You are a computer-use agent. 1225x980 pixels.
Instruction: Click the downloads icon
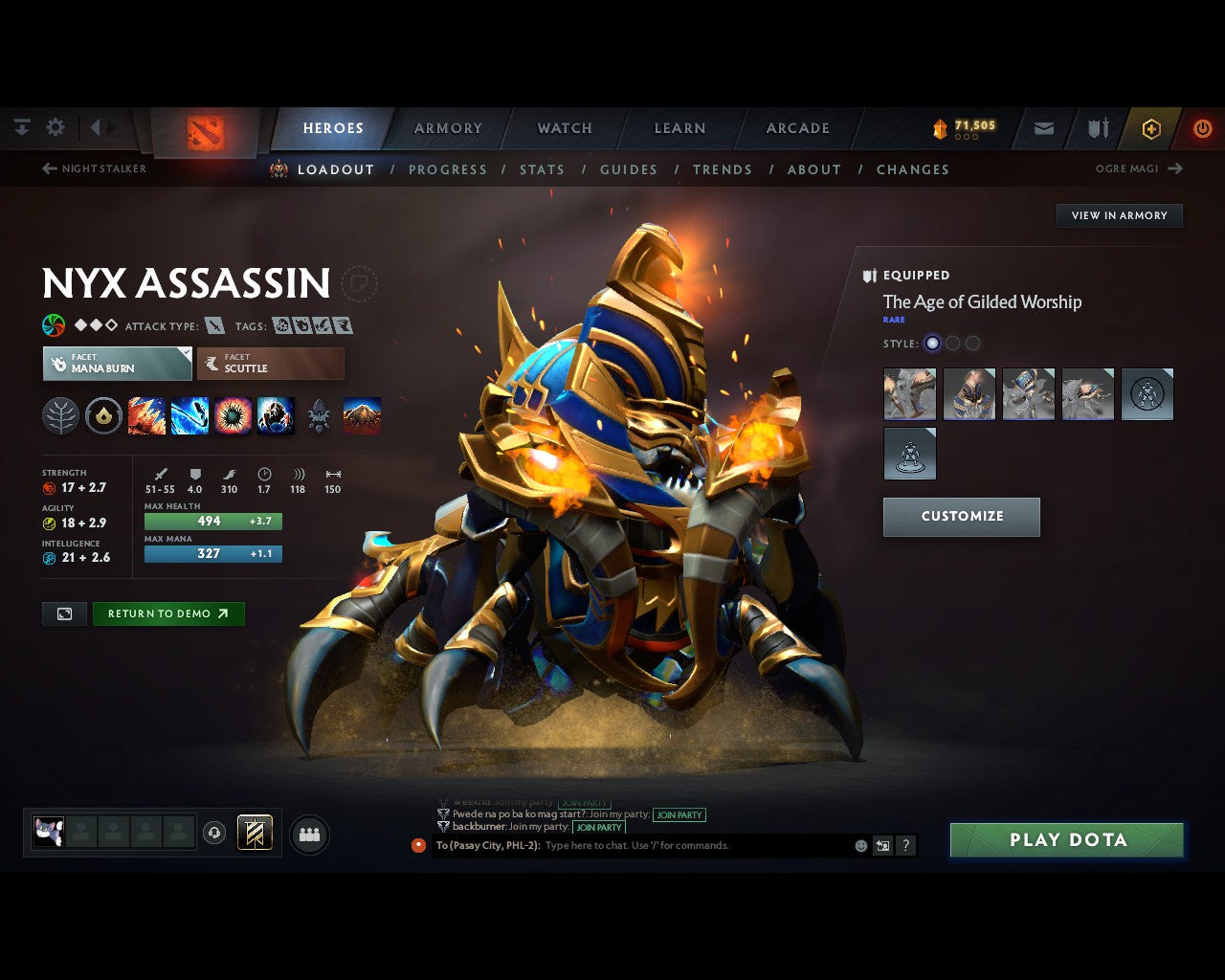[21, 127]
